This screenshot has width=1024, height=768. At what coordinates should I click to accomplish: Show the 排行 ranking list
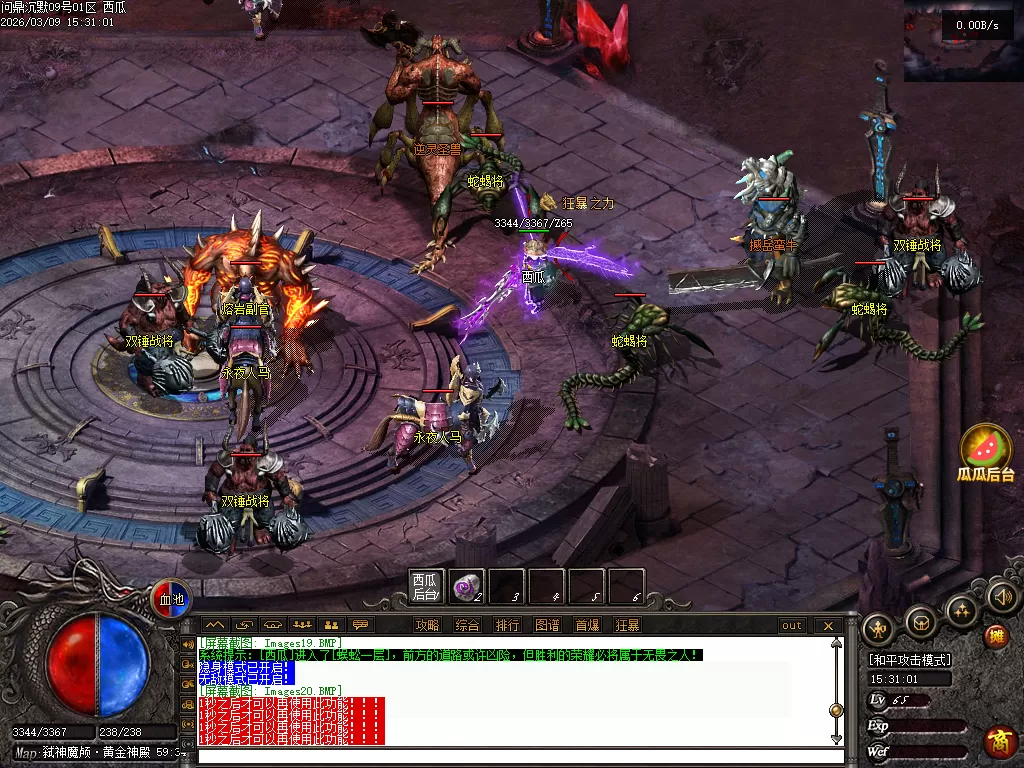coord(507,626)
